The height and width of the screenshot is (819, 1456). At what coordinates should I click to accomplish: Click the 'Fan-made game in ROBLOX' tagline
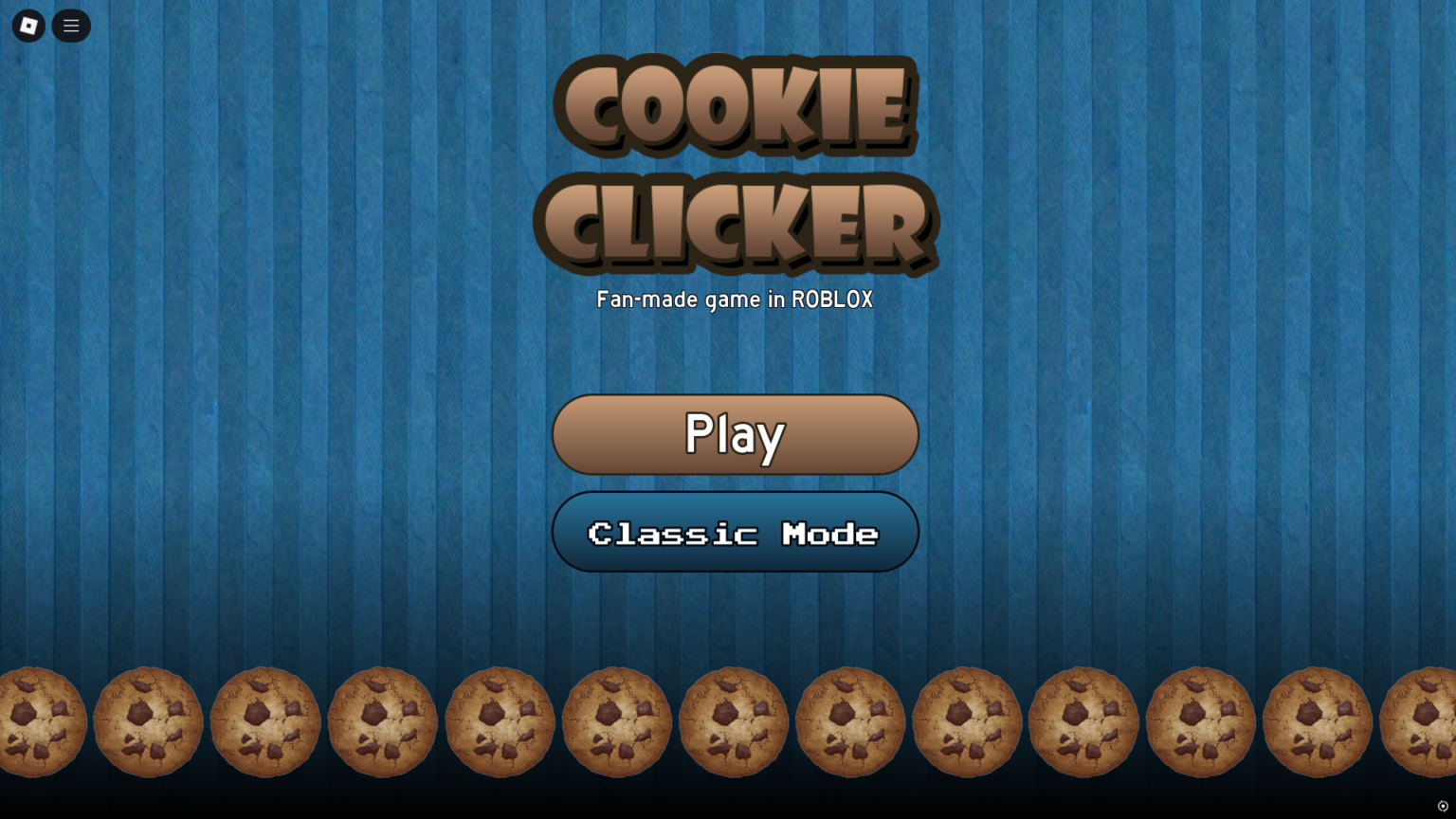[735, 300]
